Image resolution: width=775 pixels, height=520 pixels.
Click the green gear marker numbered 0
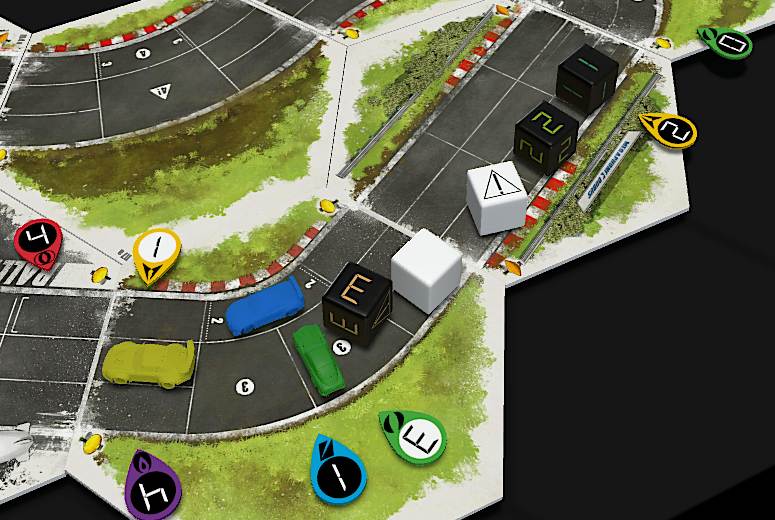729,42
